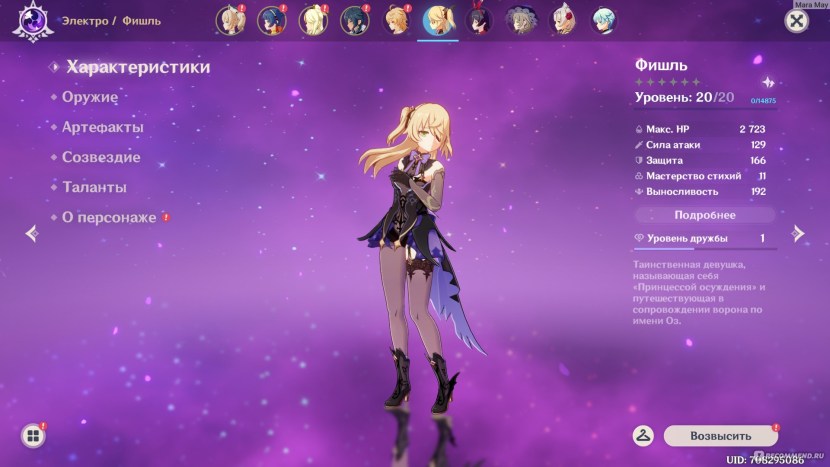This screenshot has width=830, height=467.
Task: Go to the Таланты menu entry
Action: click(94, 187)
